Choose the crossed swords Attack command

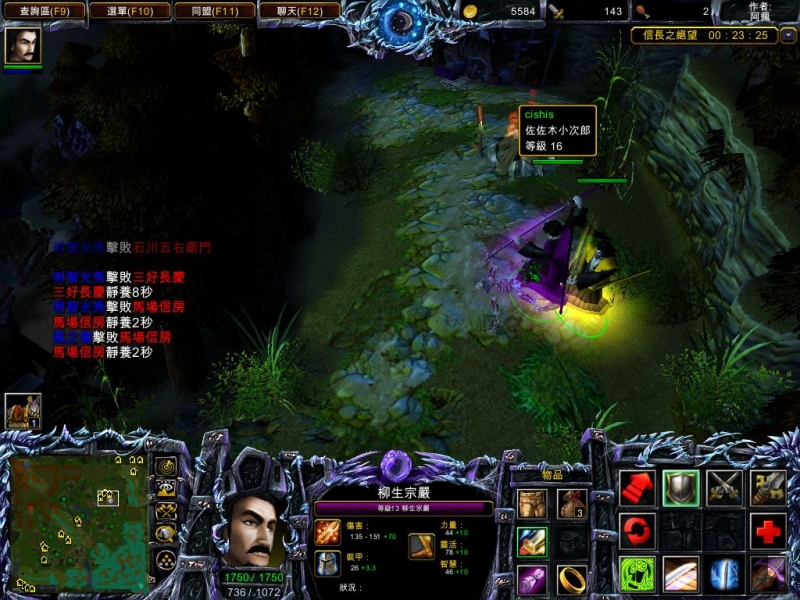click(724, 487)
